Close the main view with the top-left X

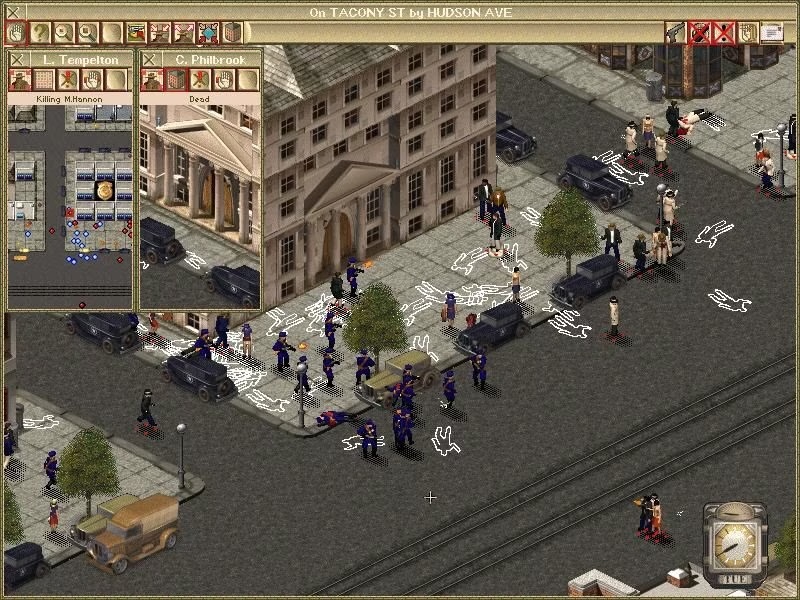click(x=13, y=11)
